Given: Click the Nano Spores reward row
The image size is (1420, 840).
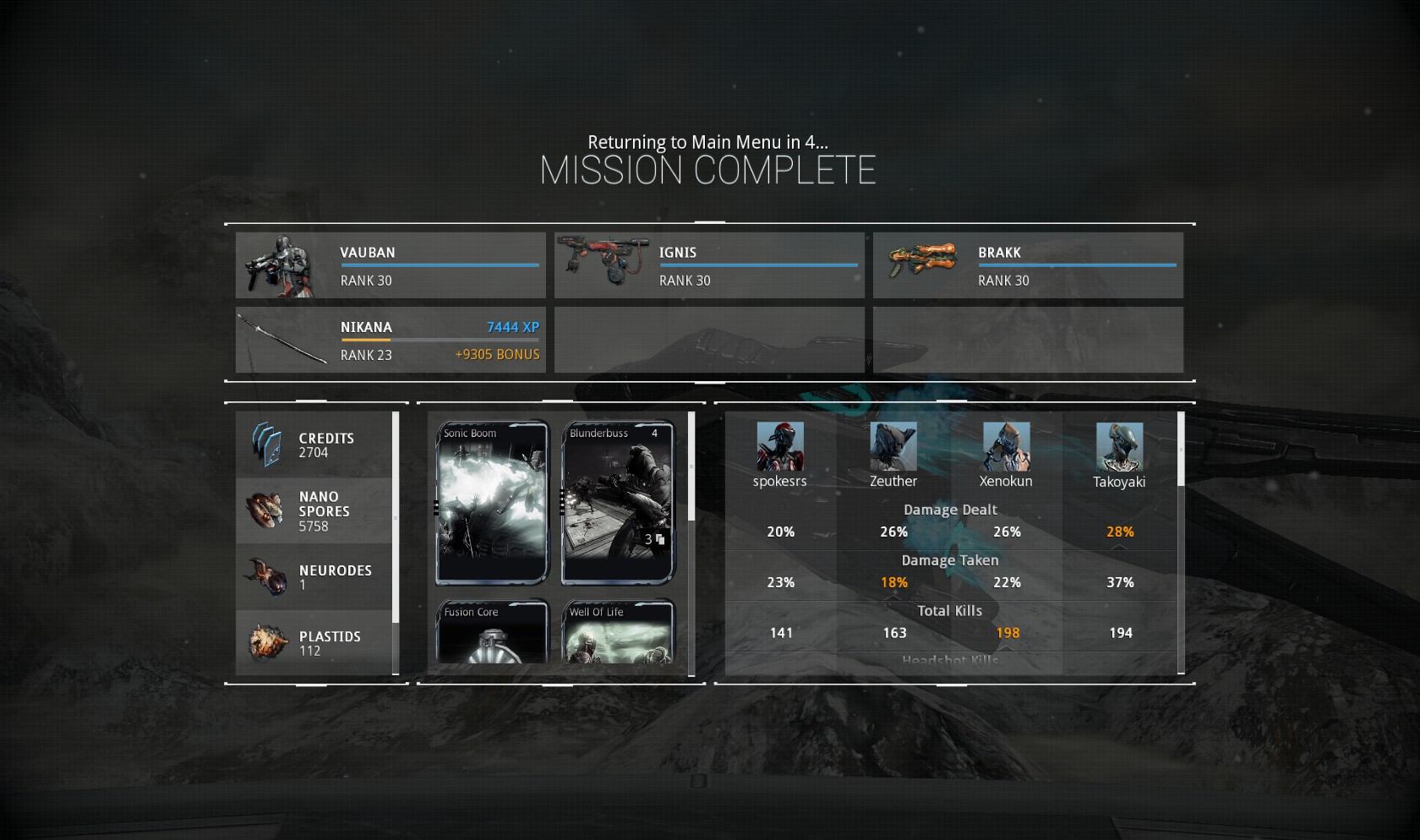Looking at the screenshot, I should click(x=314, y=511).
